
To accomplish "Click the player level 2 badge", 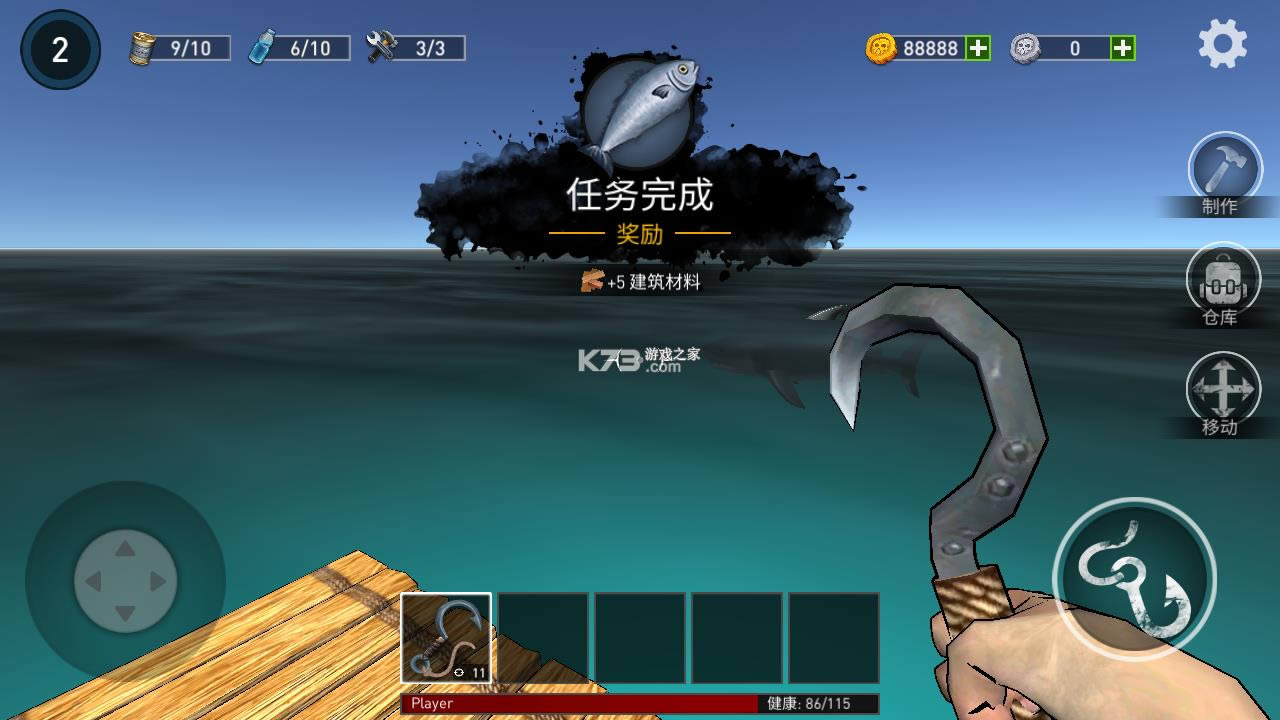I will (58, 47).
